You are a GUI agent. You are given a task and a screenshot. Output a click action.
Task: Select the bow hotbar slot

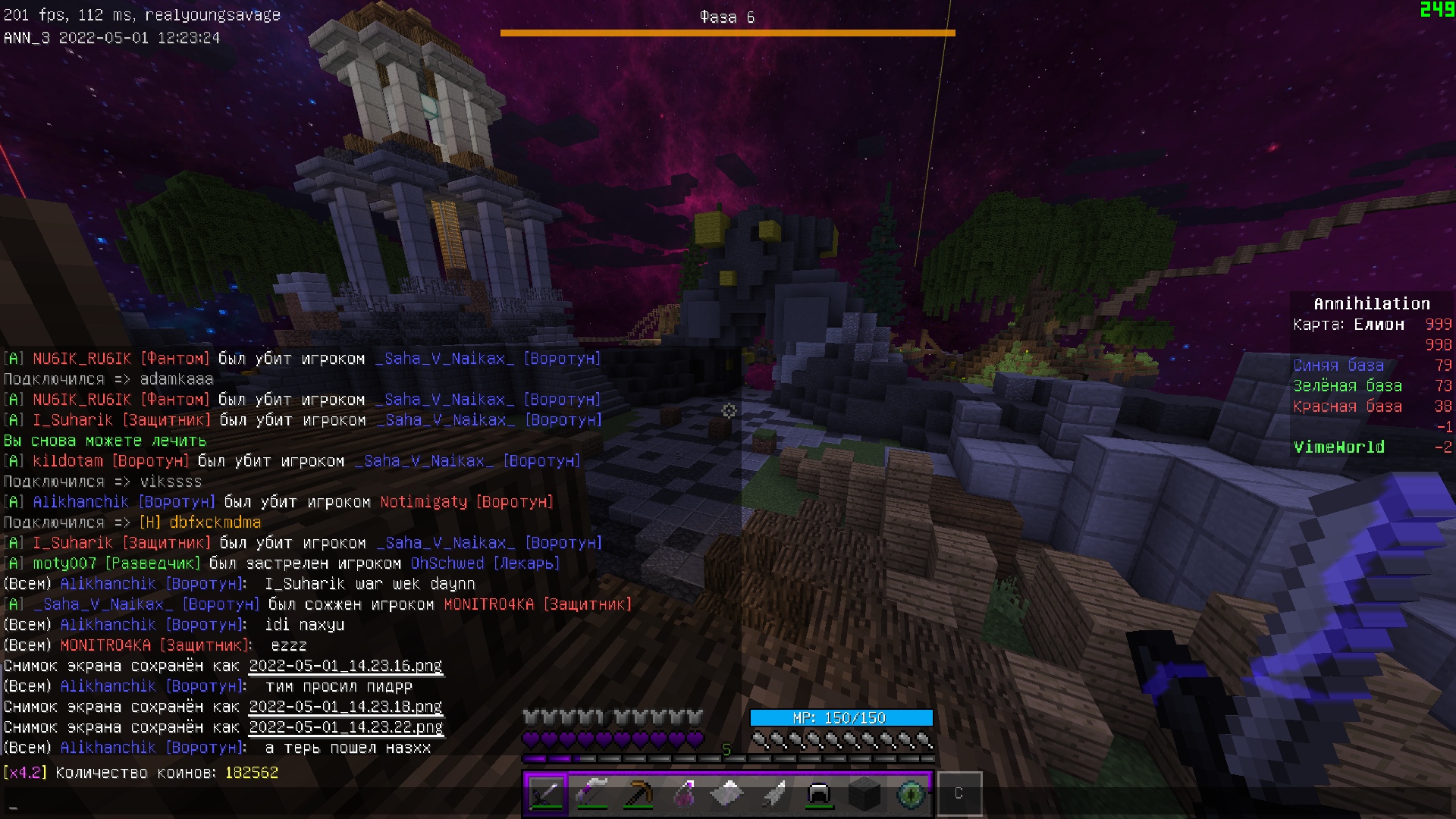coord(591,794)
